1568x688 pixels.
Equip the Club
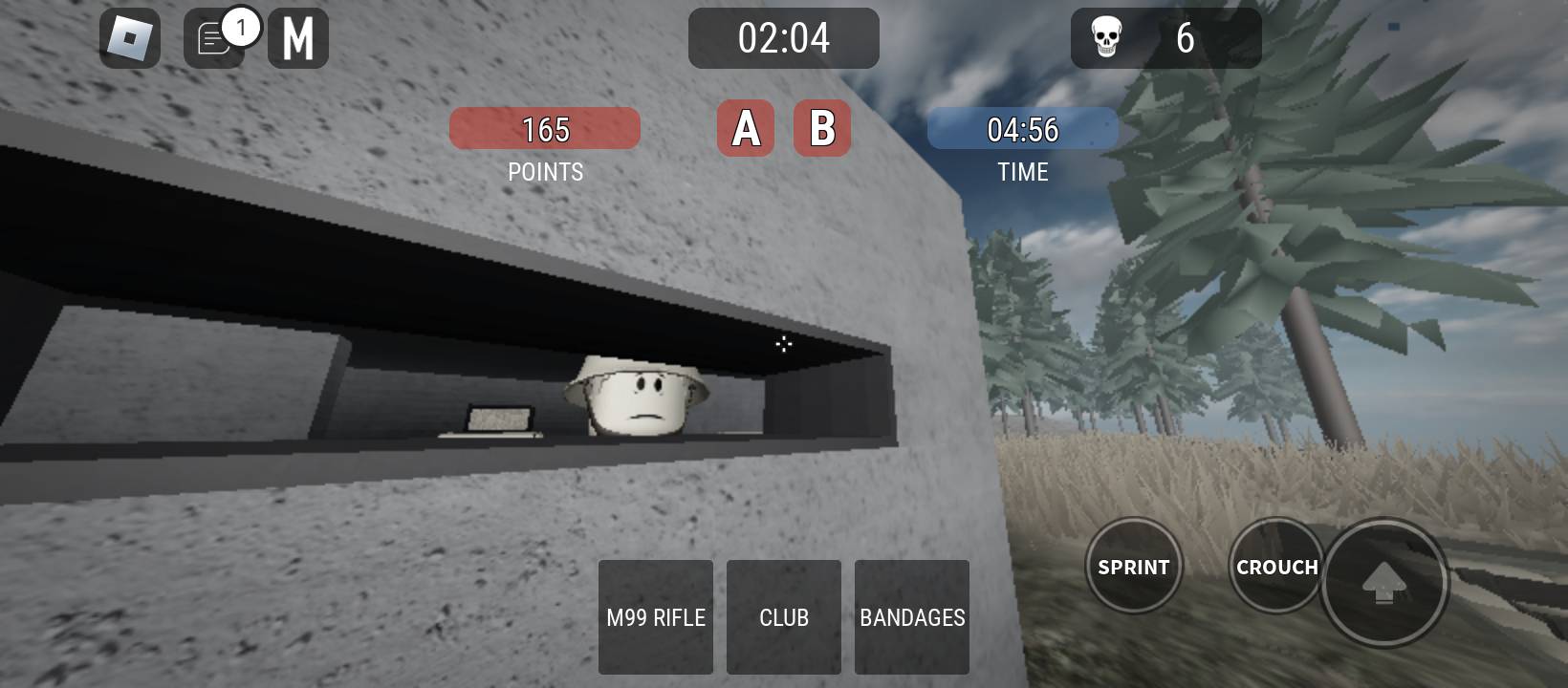point(784,617)
